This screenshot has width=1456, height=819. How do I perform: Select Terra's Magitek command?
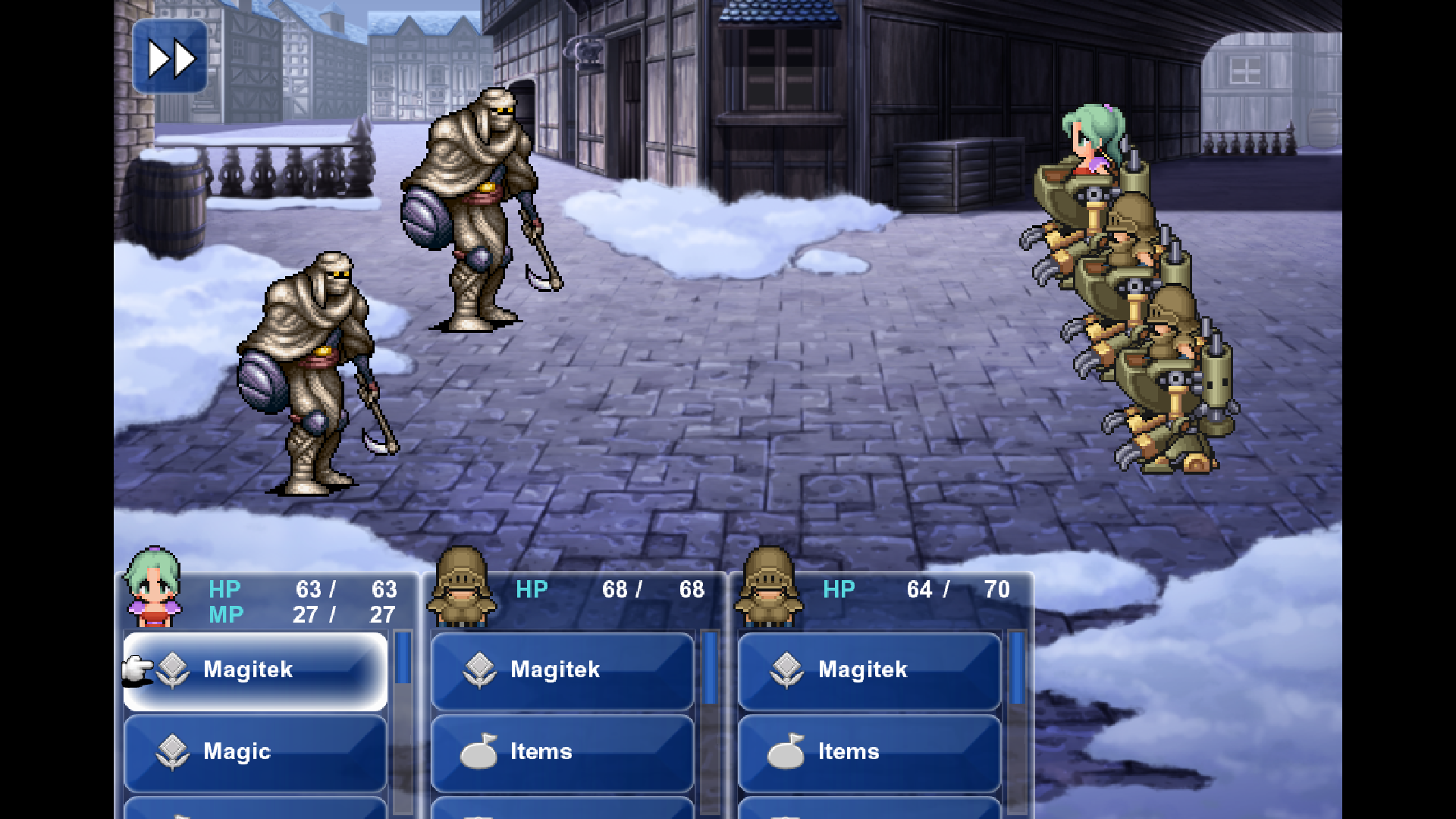click(x=256, y=670)
